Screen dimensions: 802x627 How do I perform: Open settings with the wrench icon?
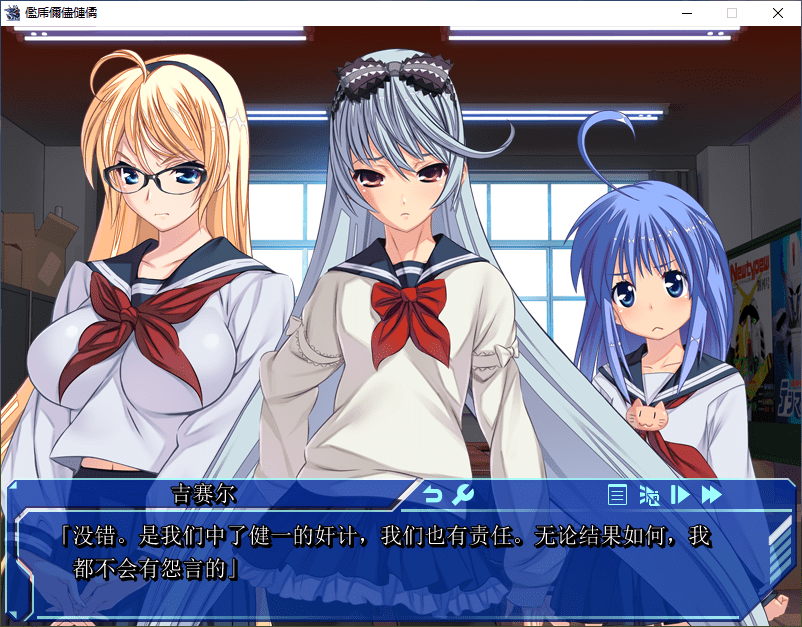point(462,494)
